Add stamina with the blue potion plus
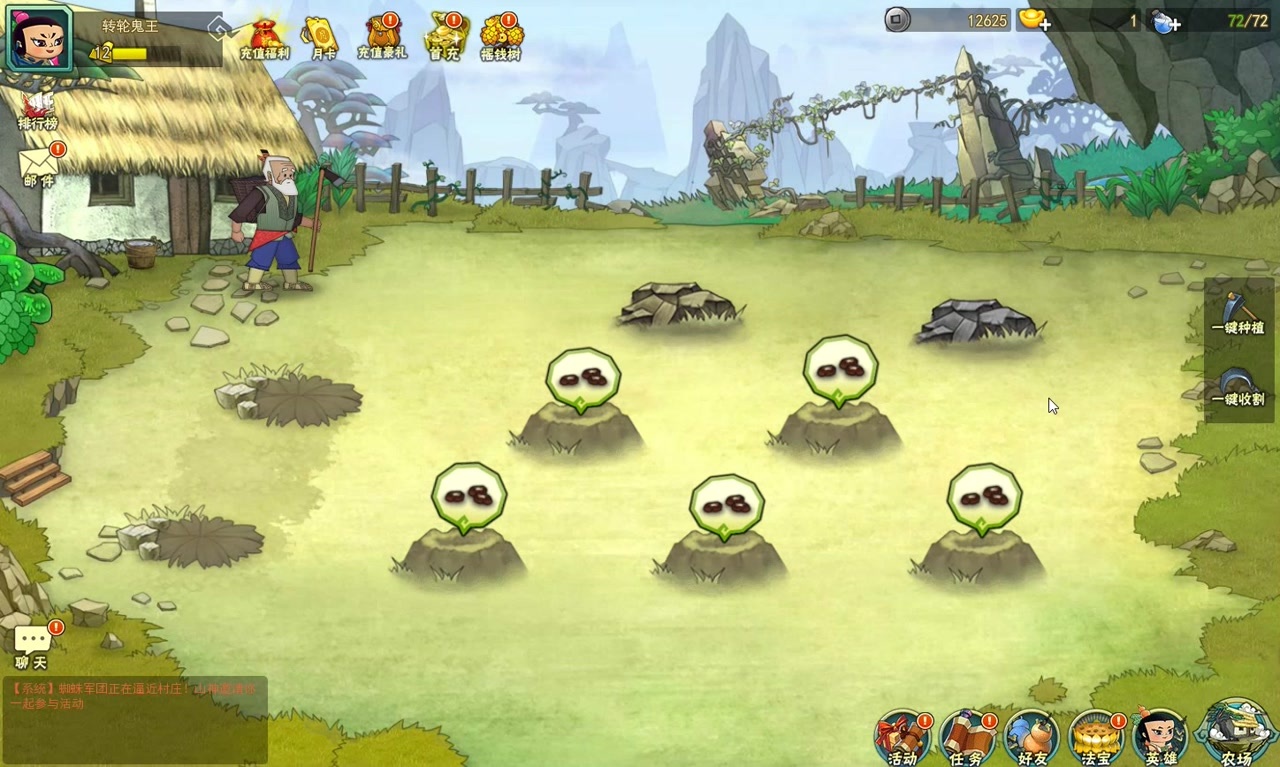The width and height of the screenshot is (1280, 767). click(1165, 21)
